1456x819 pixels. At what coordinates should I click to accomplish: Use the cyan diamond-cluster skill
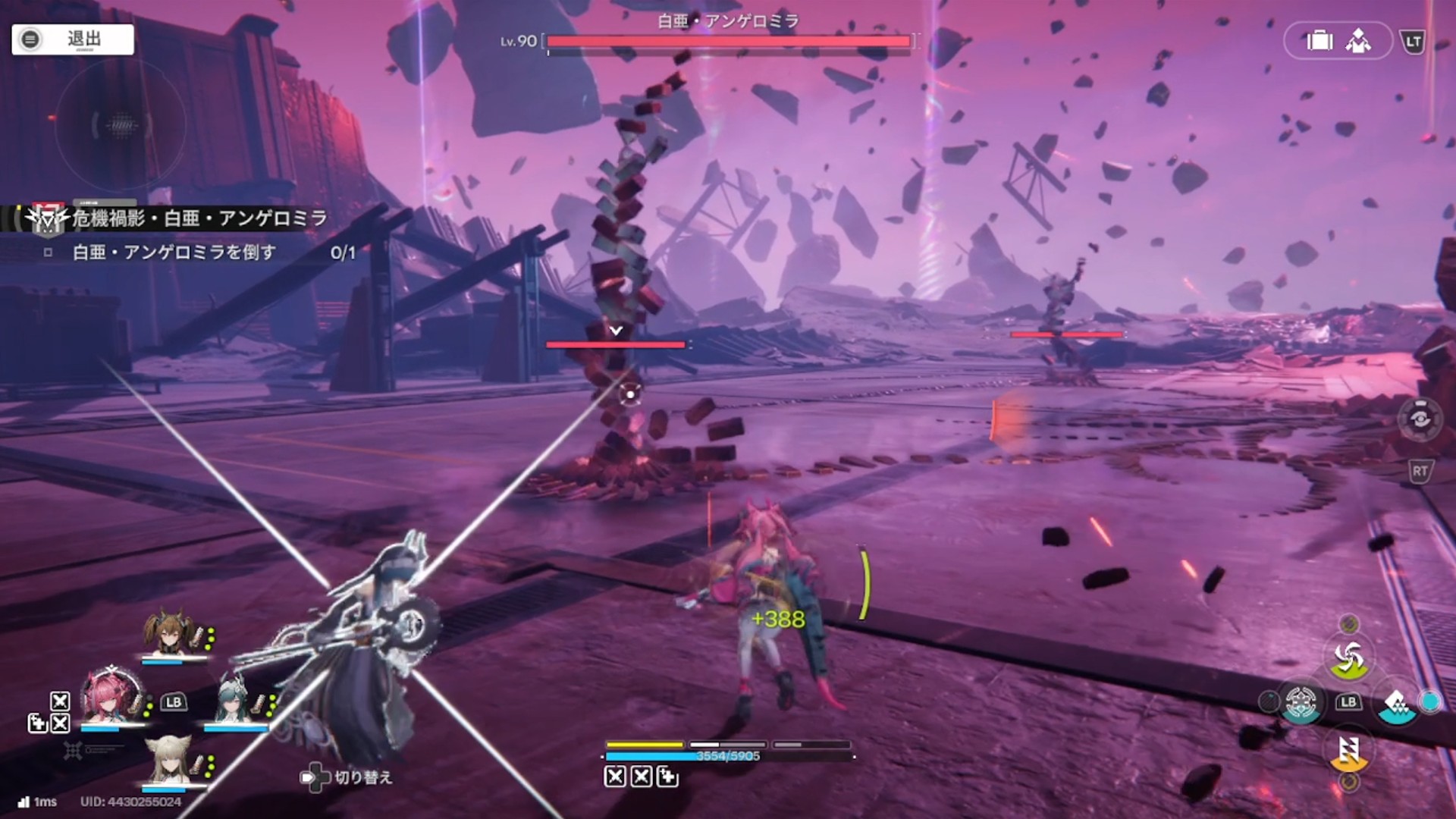point(1396,704)
